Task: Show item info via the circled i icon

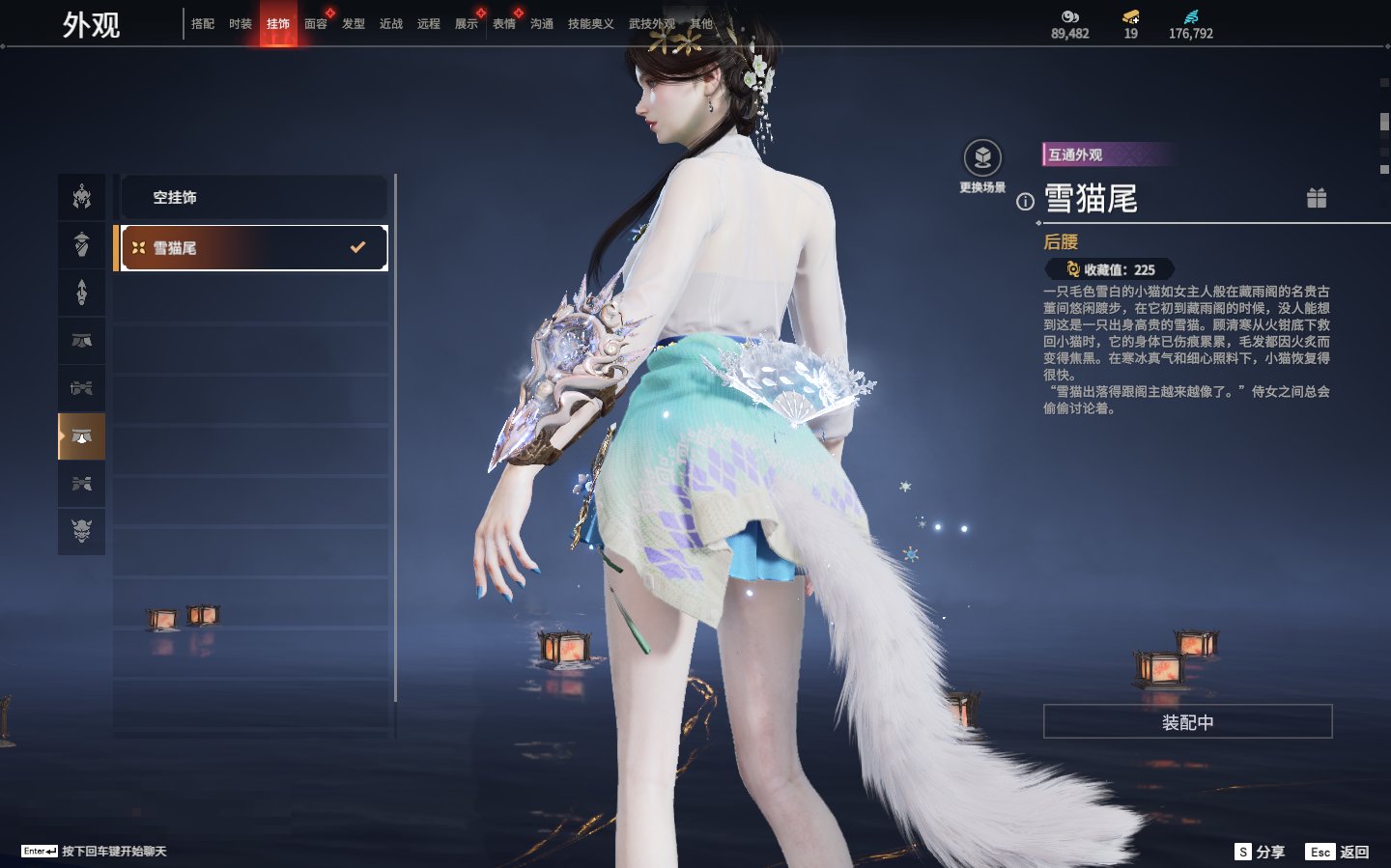Action: (1025, 202)
